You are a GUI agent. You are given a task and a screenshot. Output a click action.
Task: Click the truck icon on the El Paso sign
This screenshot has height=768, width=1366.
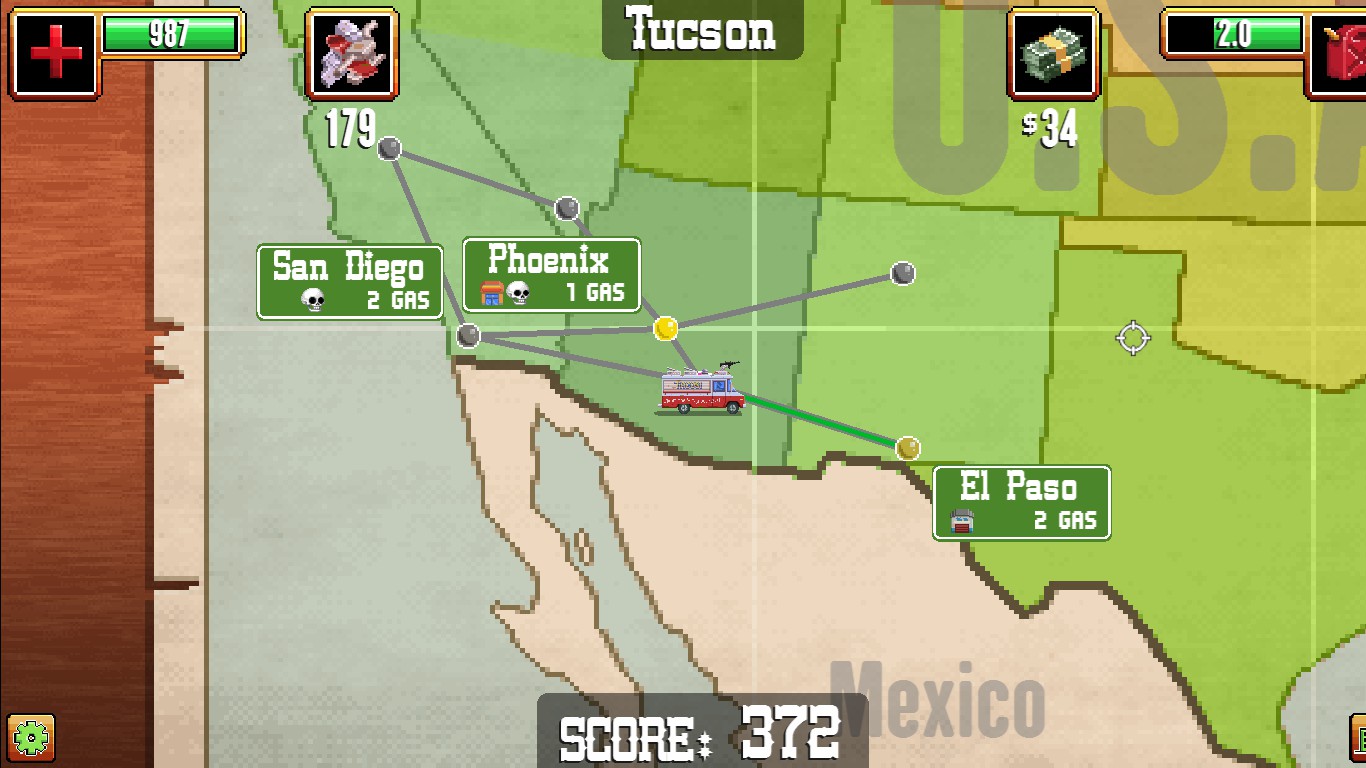point(962,521)
